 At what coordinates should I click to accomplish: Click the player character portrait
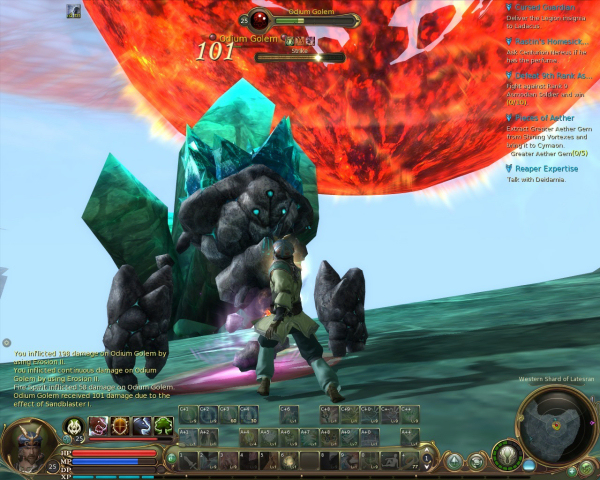pyautogui.click(x=26, y=445)
